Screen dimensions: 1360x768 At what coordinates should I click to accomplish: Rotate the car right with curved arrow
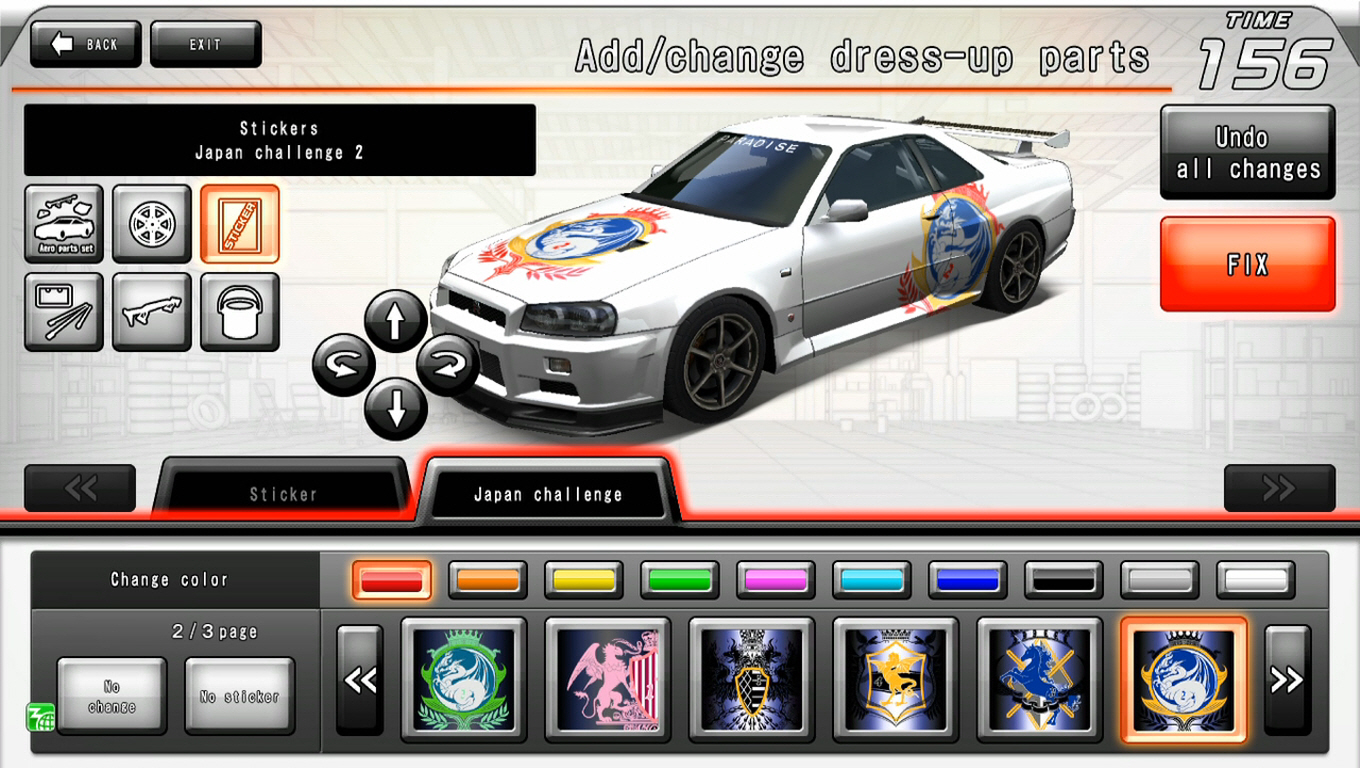446,363
